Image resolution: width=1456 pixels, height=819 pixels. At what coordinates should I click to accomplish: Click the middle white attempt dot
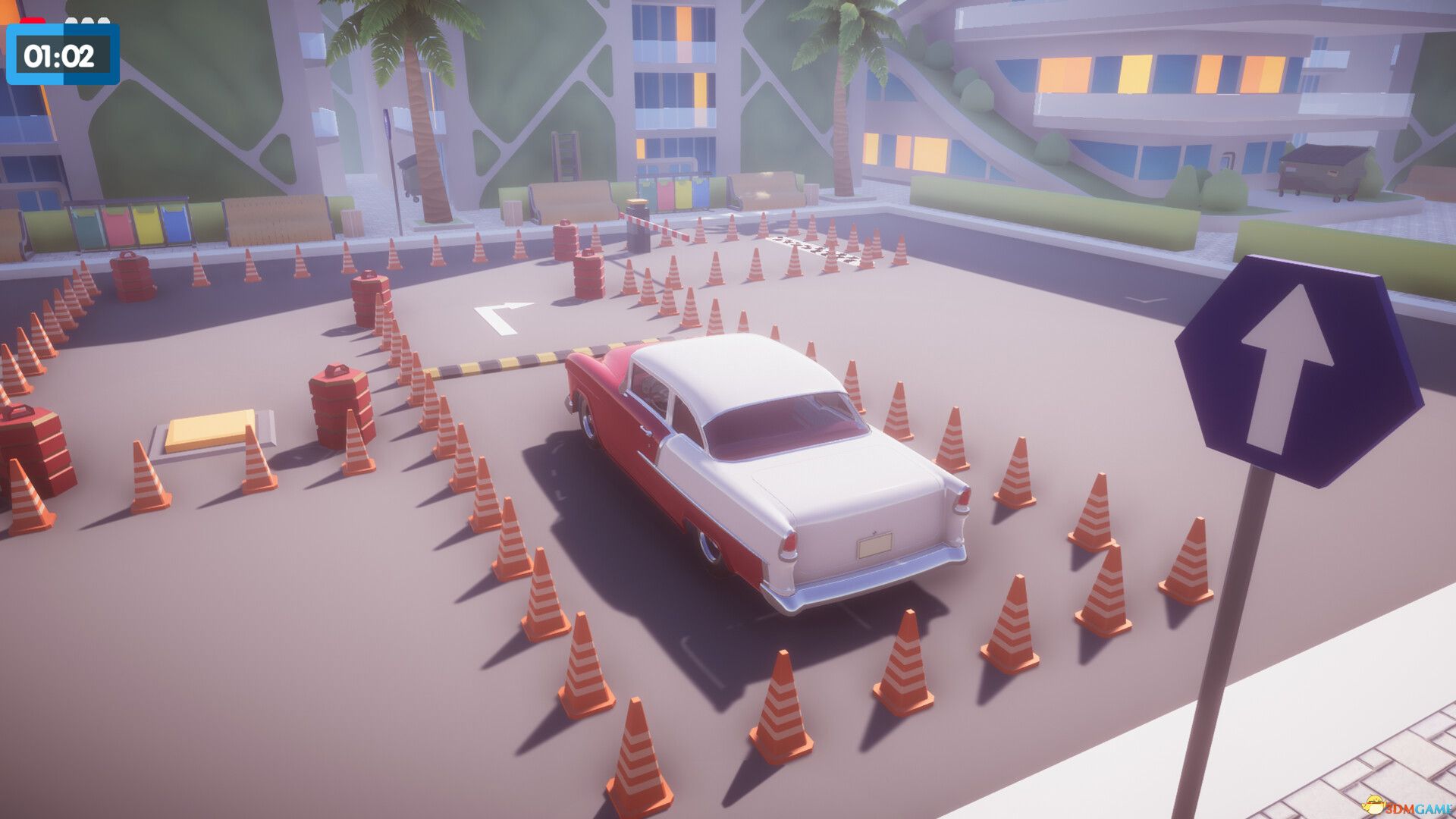point(86,20)
